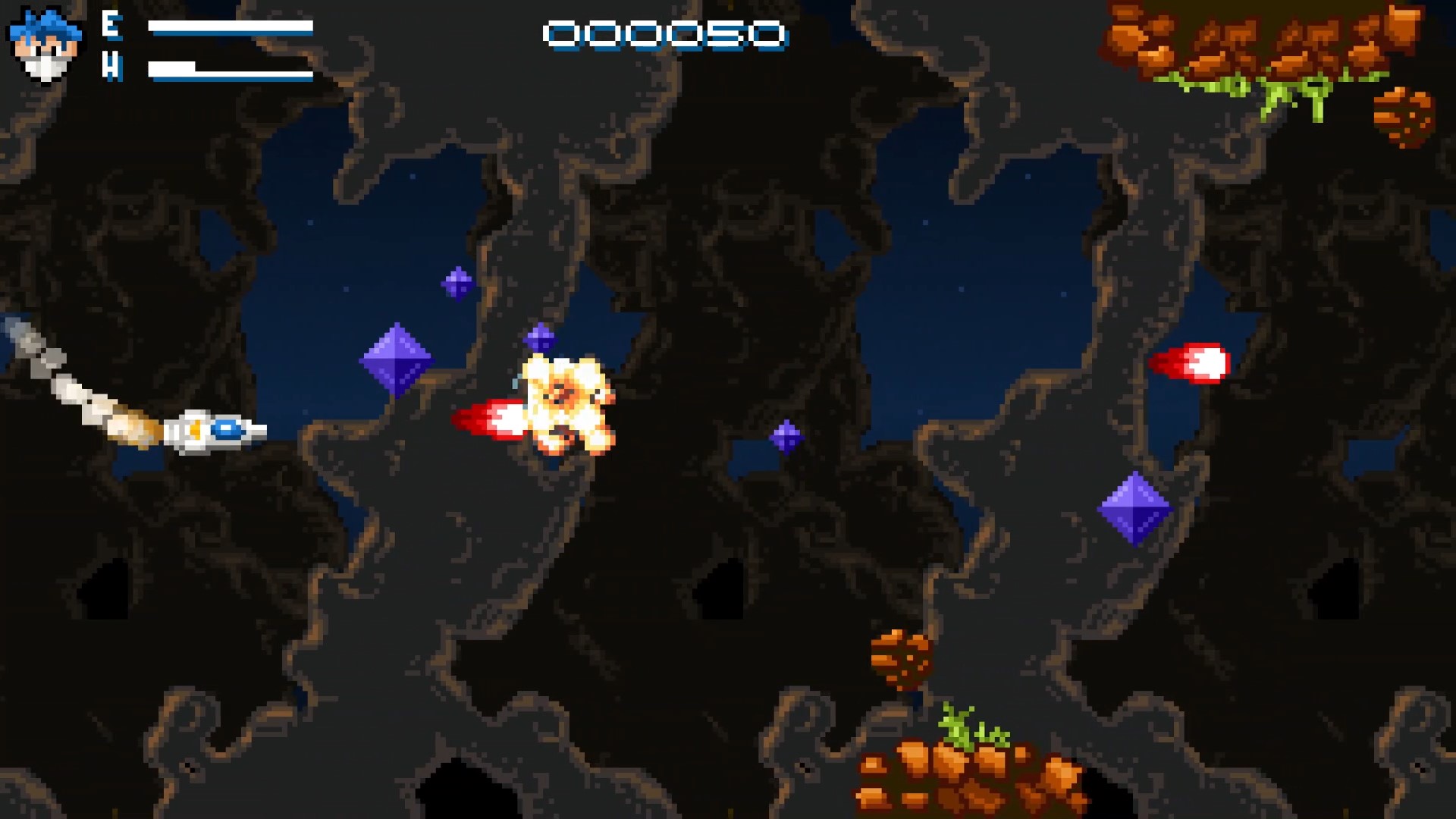Click the tiny purple gem in mid-screen
This screenshot has height=819, width=1456.
tap(786, 436)
